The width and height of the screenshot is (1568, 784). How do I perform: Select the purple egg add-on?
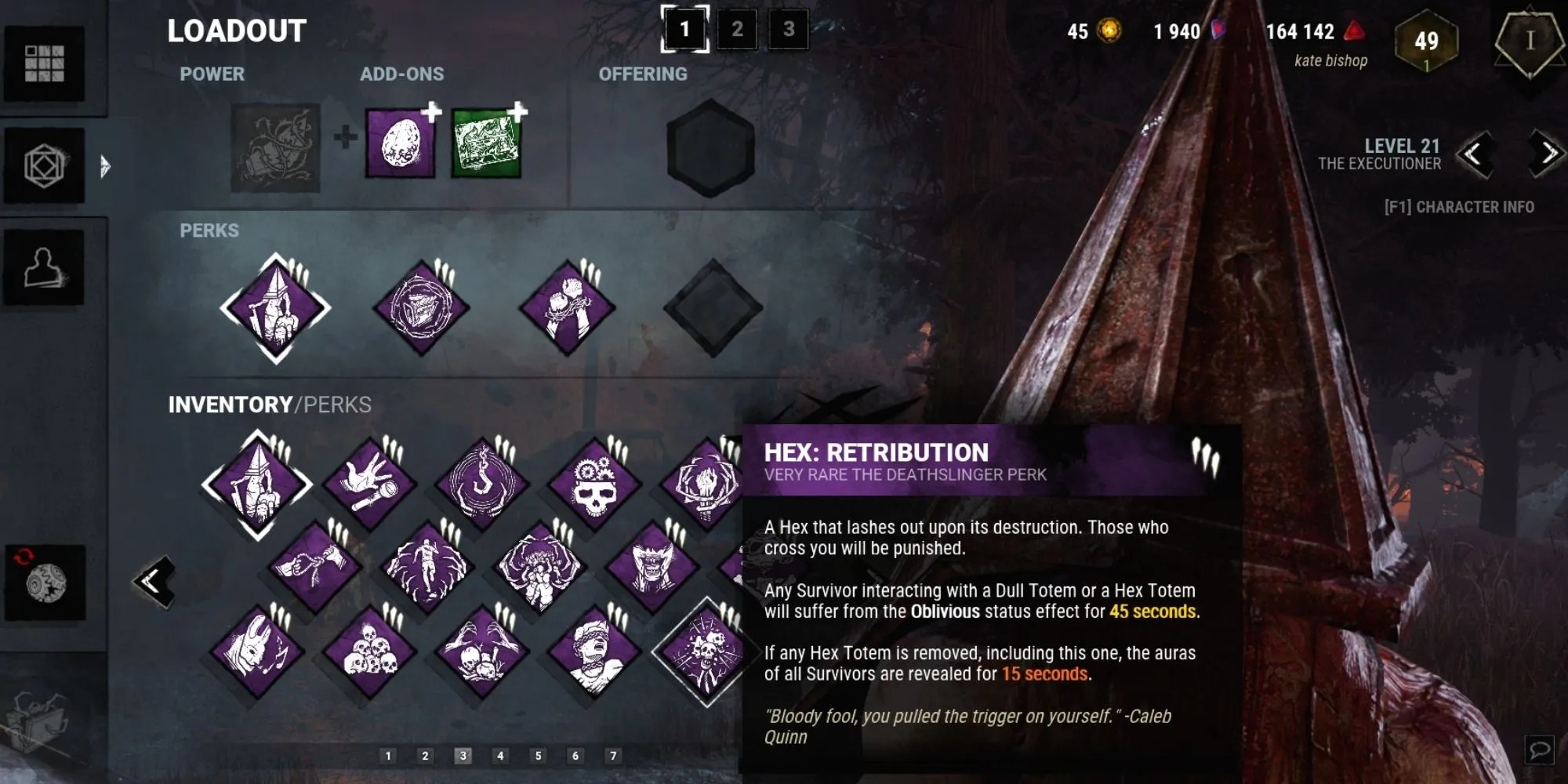pyautogui.click(x=399, y=141)
